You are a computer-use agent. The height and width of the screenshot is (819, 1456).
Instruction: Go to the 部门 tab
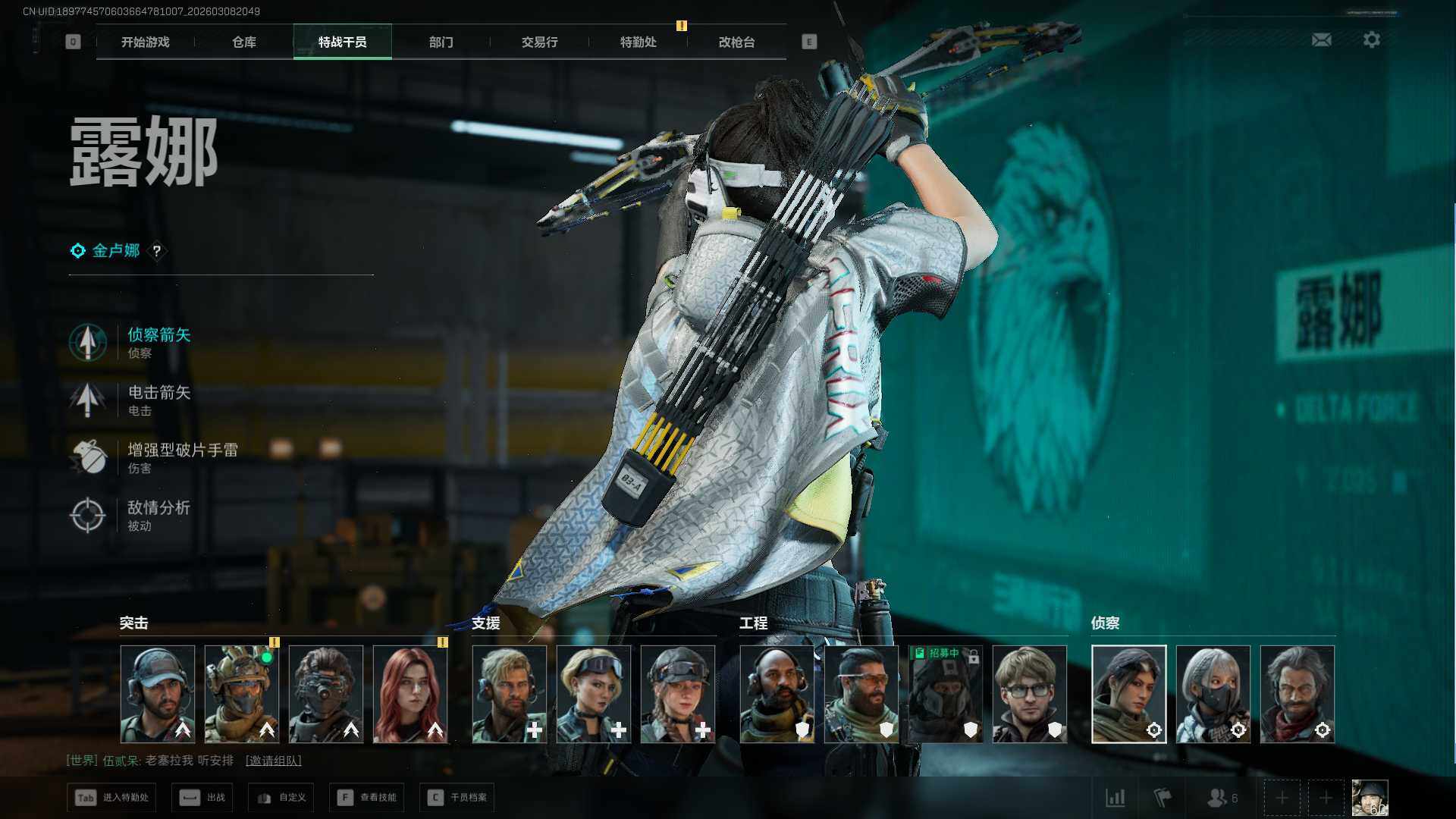[441, 42]
